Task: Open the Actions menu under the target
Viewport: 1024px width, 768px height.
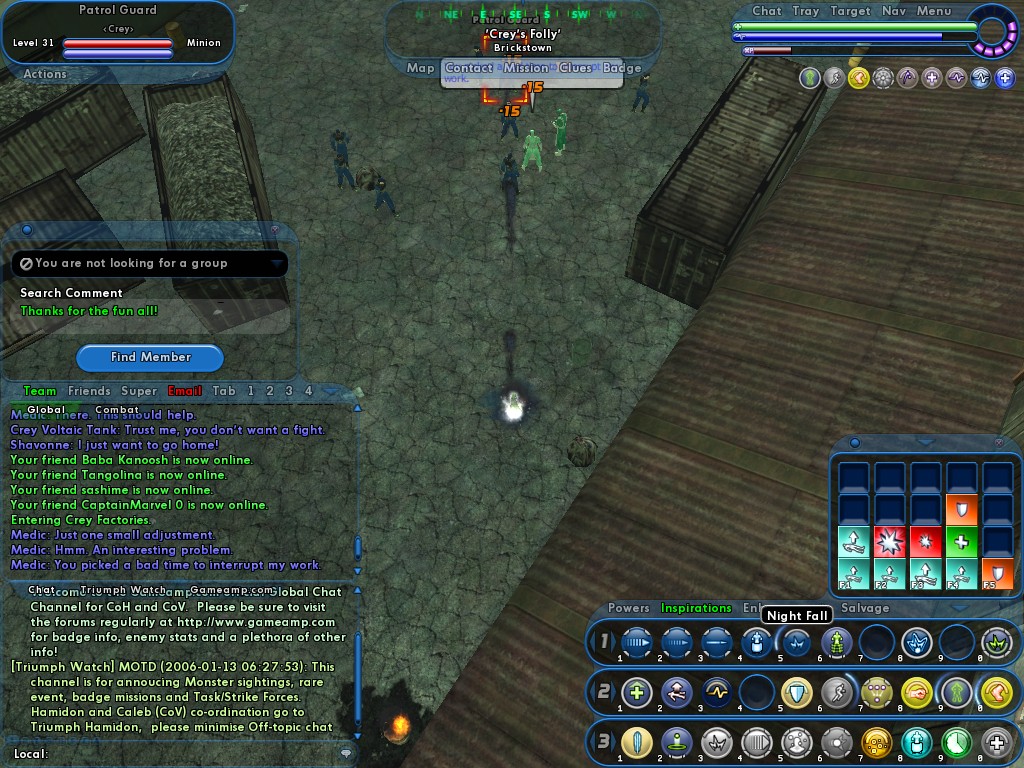Action: point(45,74)
